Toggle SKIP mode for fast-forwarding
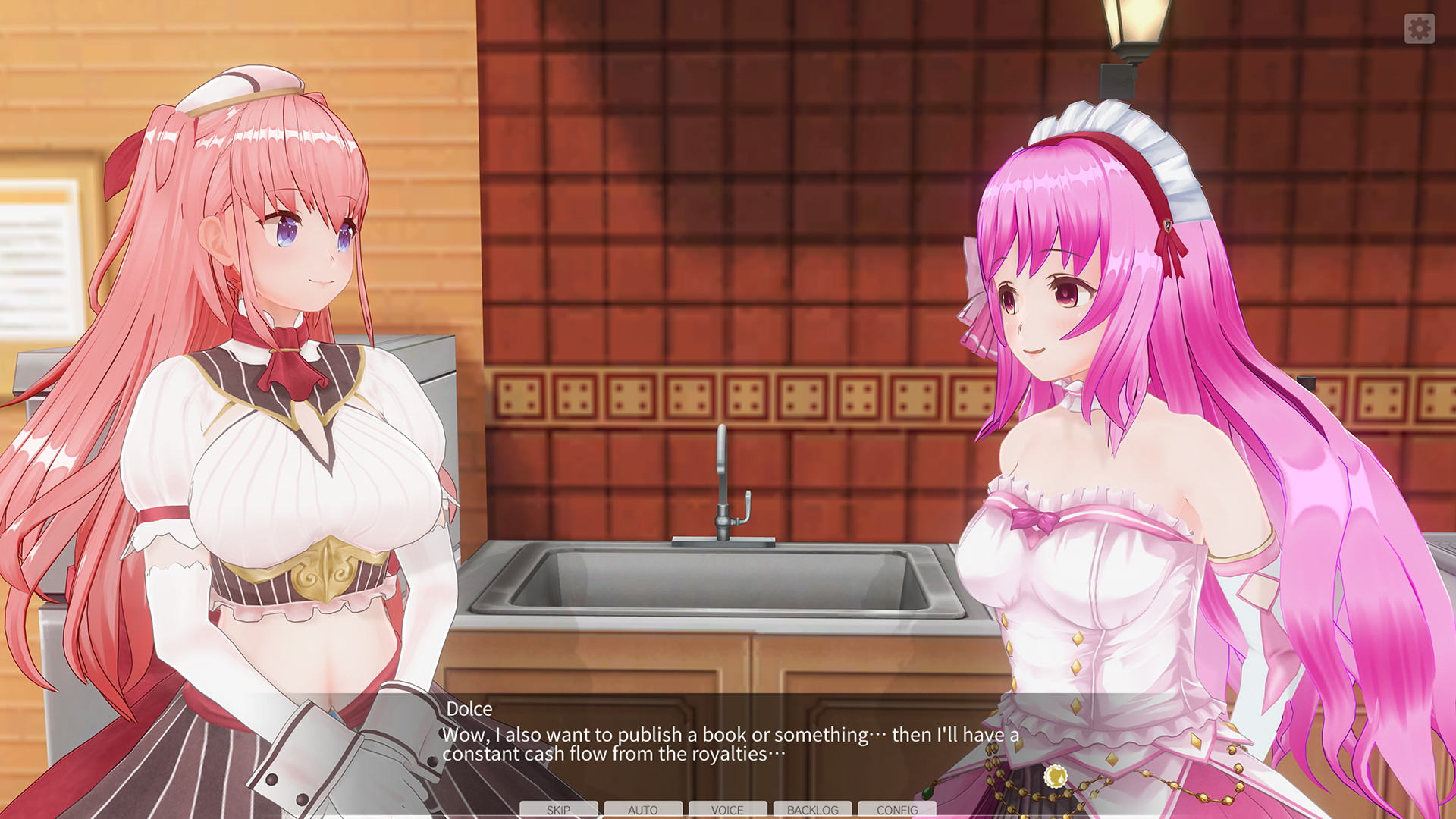 pos(557,810)
